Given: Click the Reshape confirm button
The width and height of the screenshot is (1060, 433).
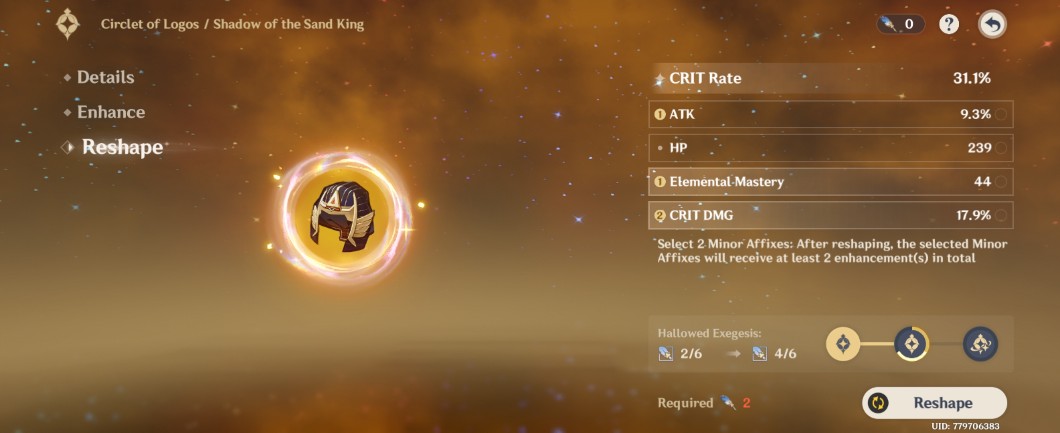Looking at the screenshot, I should point(934,403).
